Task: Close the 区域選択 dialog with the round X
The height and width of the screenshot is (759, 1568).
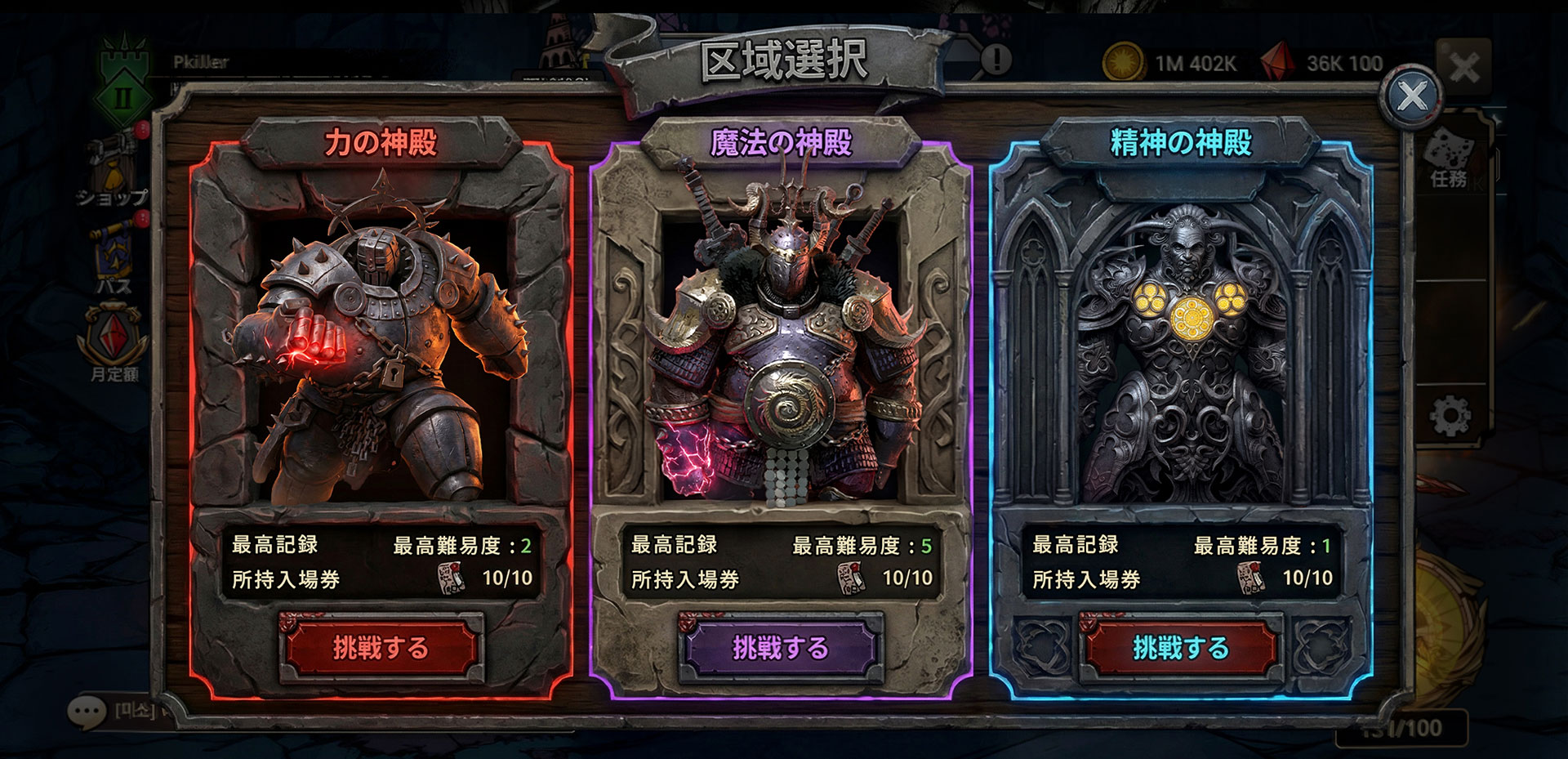Action: click(1412, 96)
